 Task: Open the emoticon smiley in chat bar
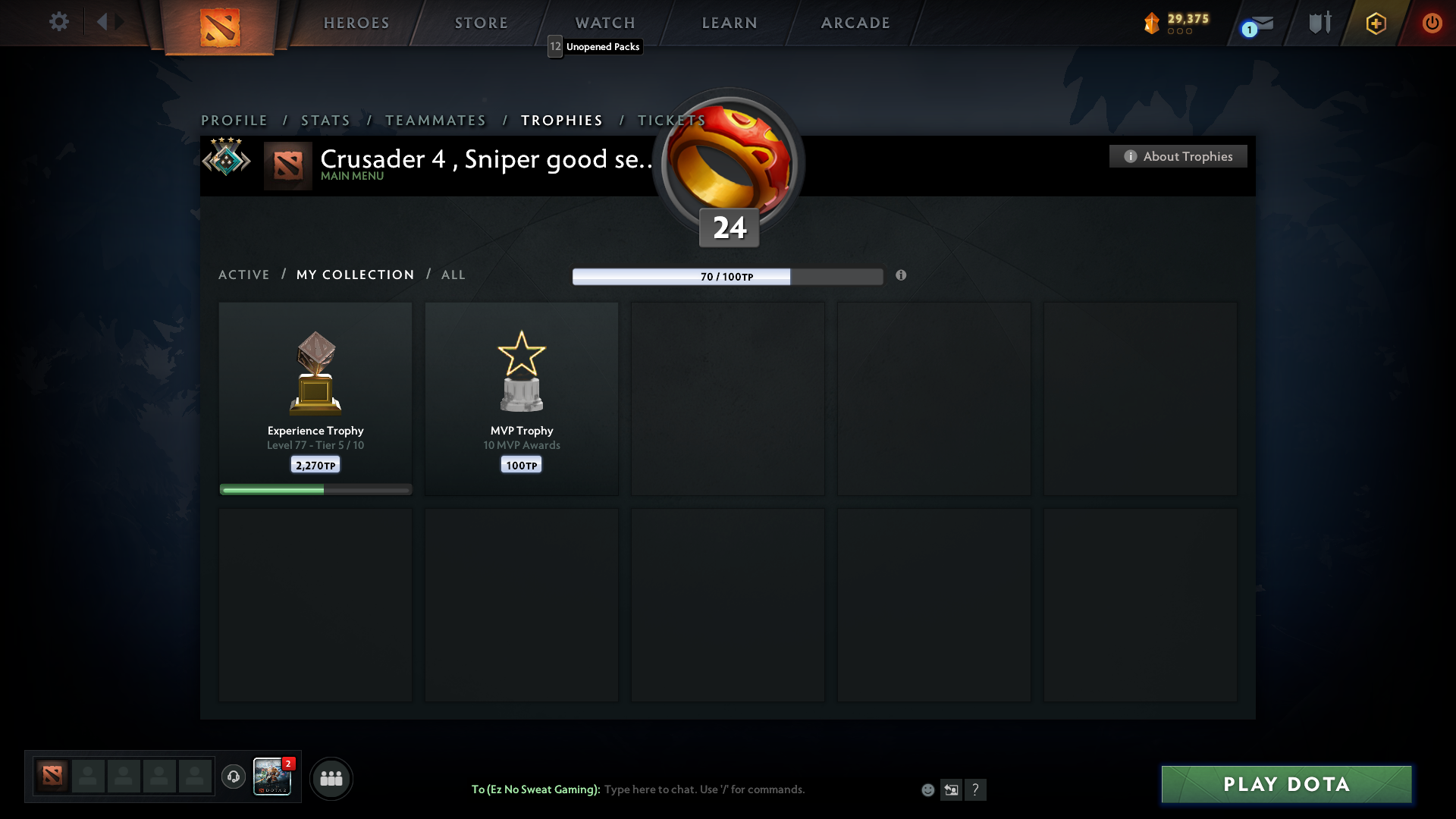click(x=928, y=789)
